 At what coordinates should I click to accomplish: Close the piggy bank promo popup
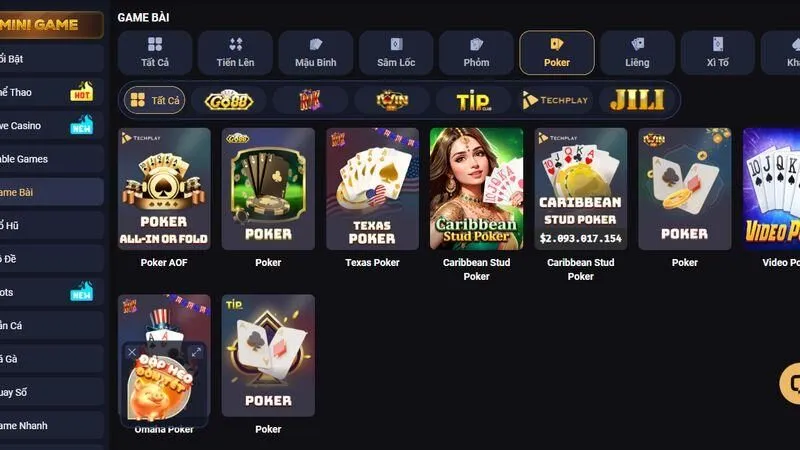click(132, 352)
